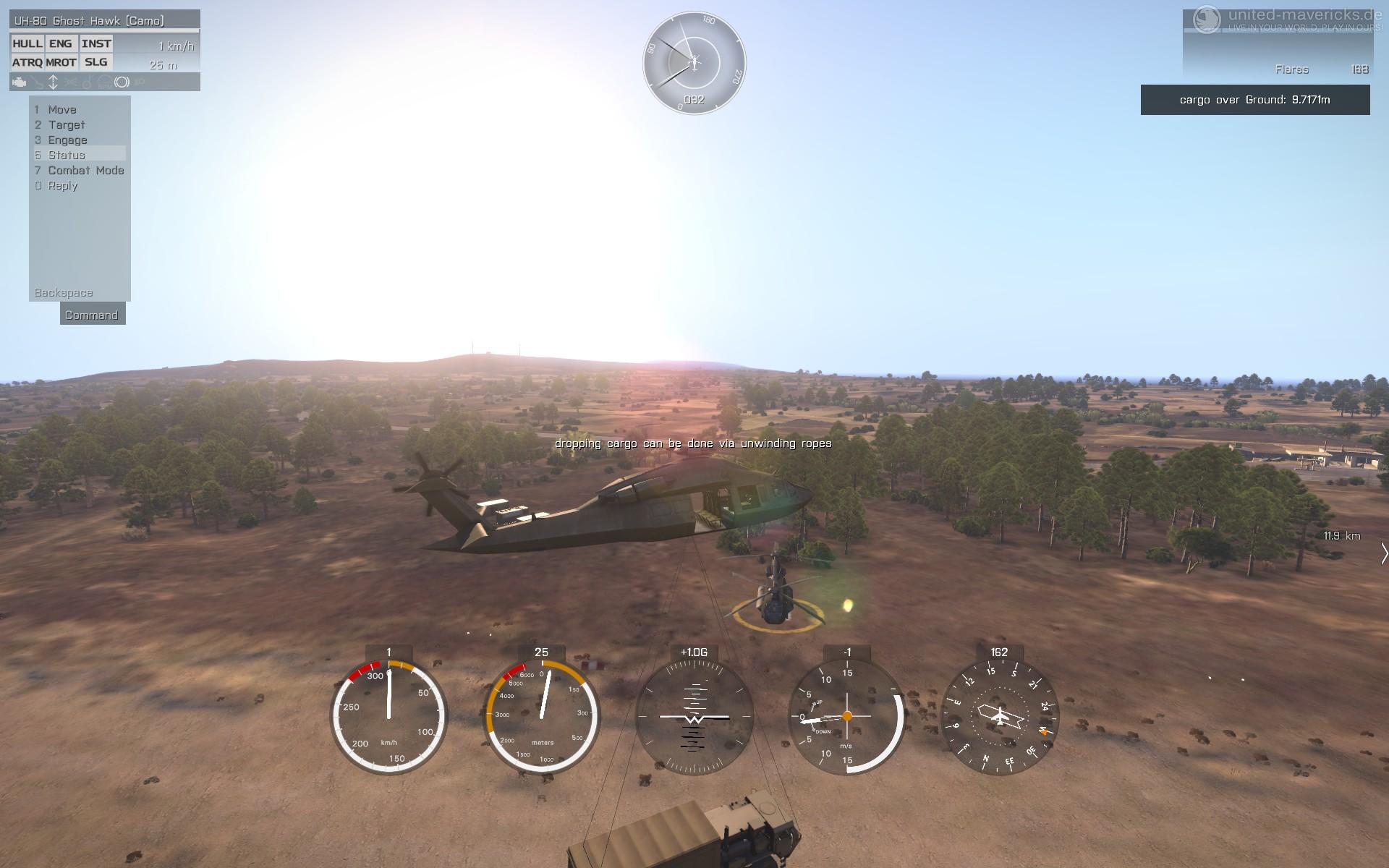Click the ENG engine status indicator
The height and width of the screenshot is (868, 1389).
(x=61, y=44)
